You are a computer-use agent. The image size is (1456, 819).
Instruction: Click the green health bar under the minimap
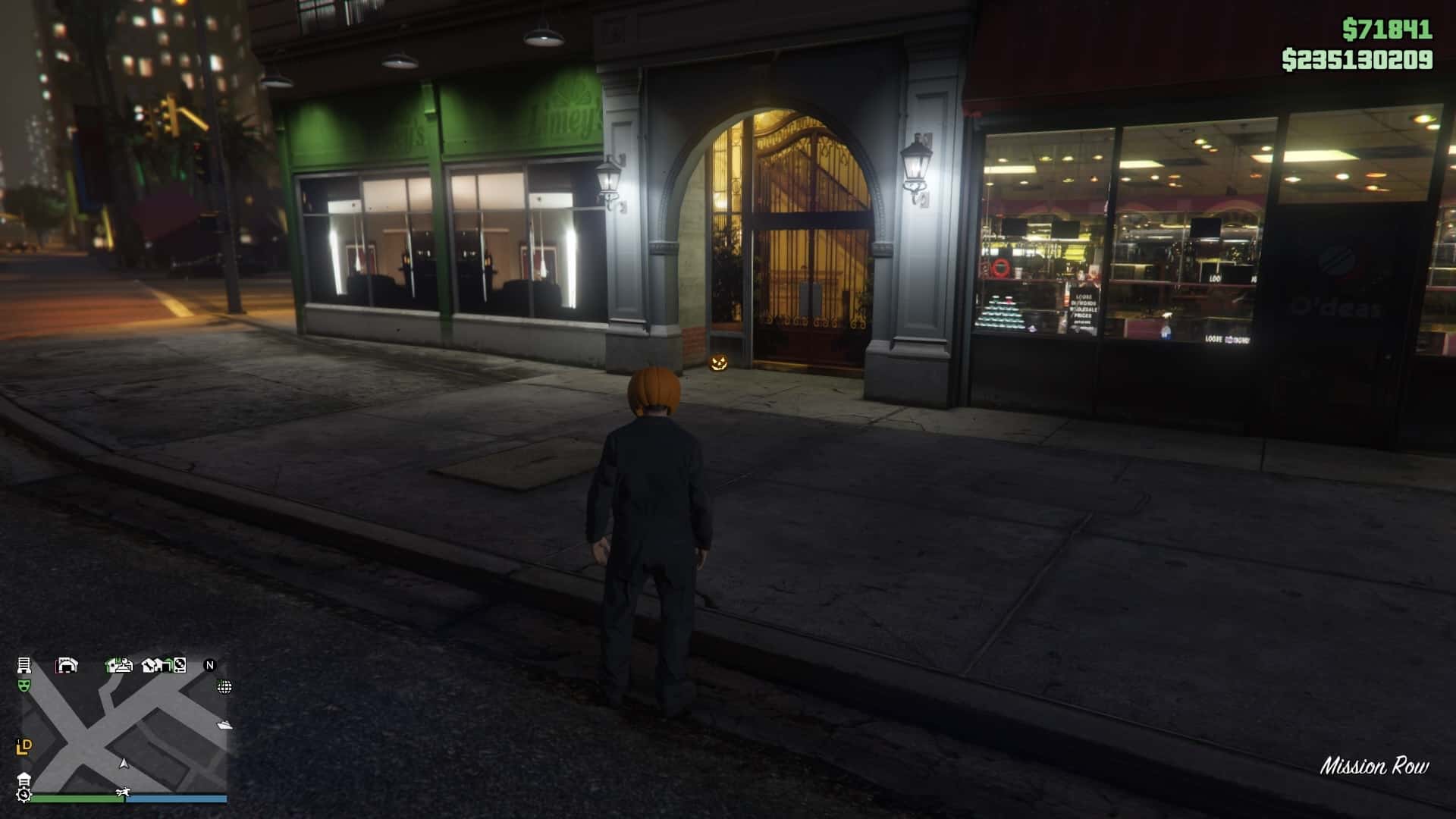pyautogui.click(x=76, y=799)
